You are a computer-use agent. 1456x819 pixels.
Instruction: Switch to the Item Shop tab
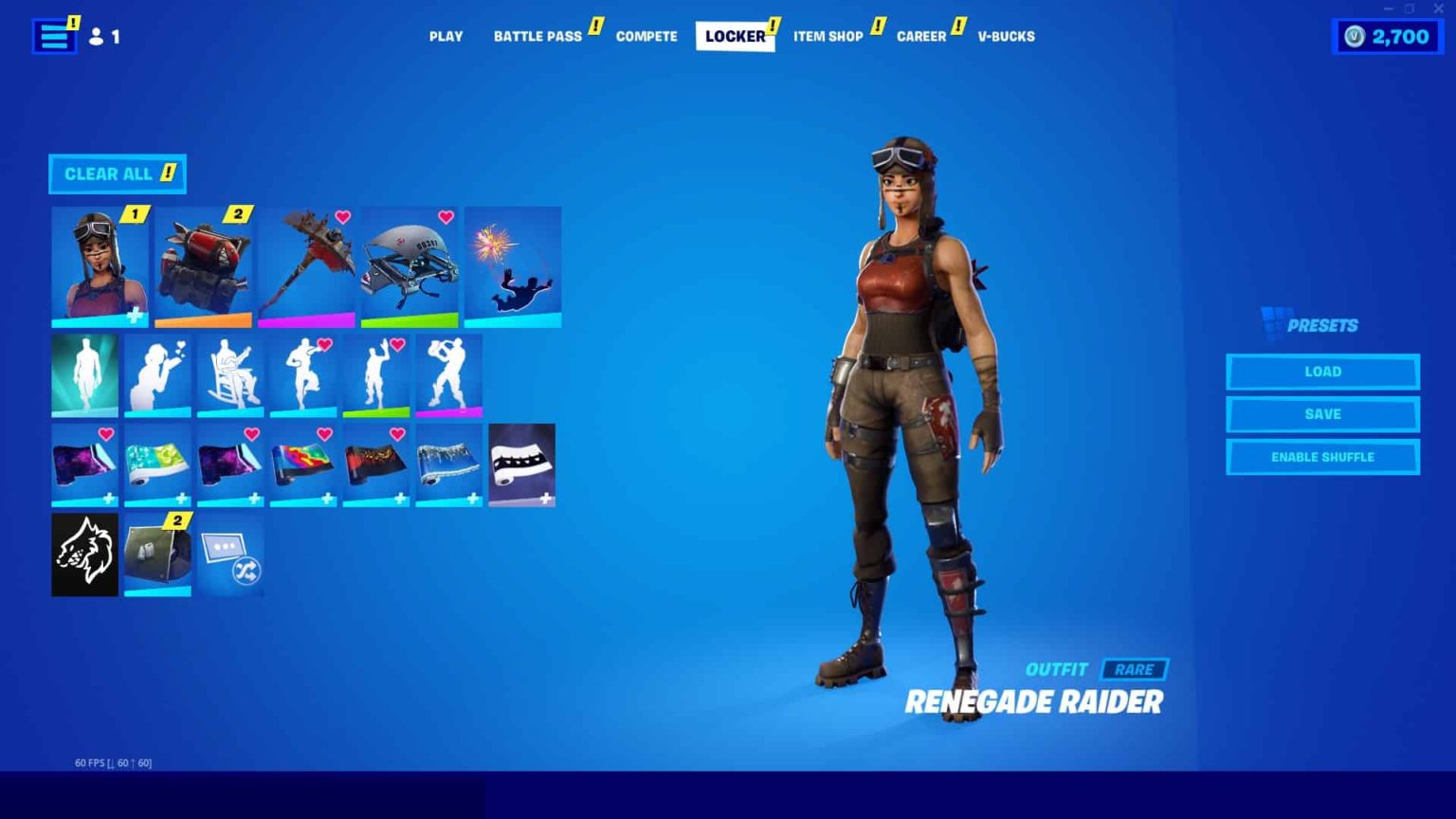828,36
